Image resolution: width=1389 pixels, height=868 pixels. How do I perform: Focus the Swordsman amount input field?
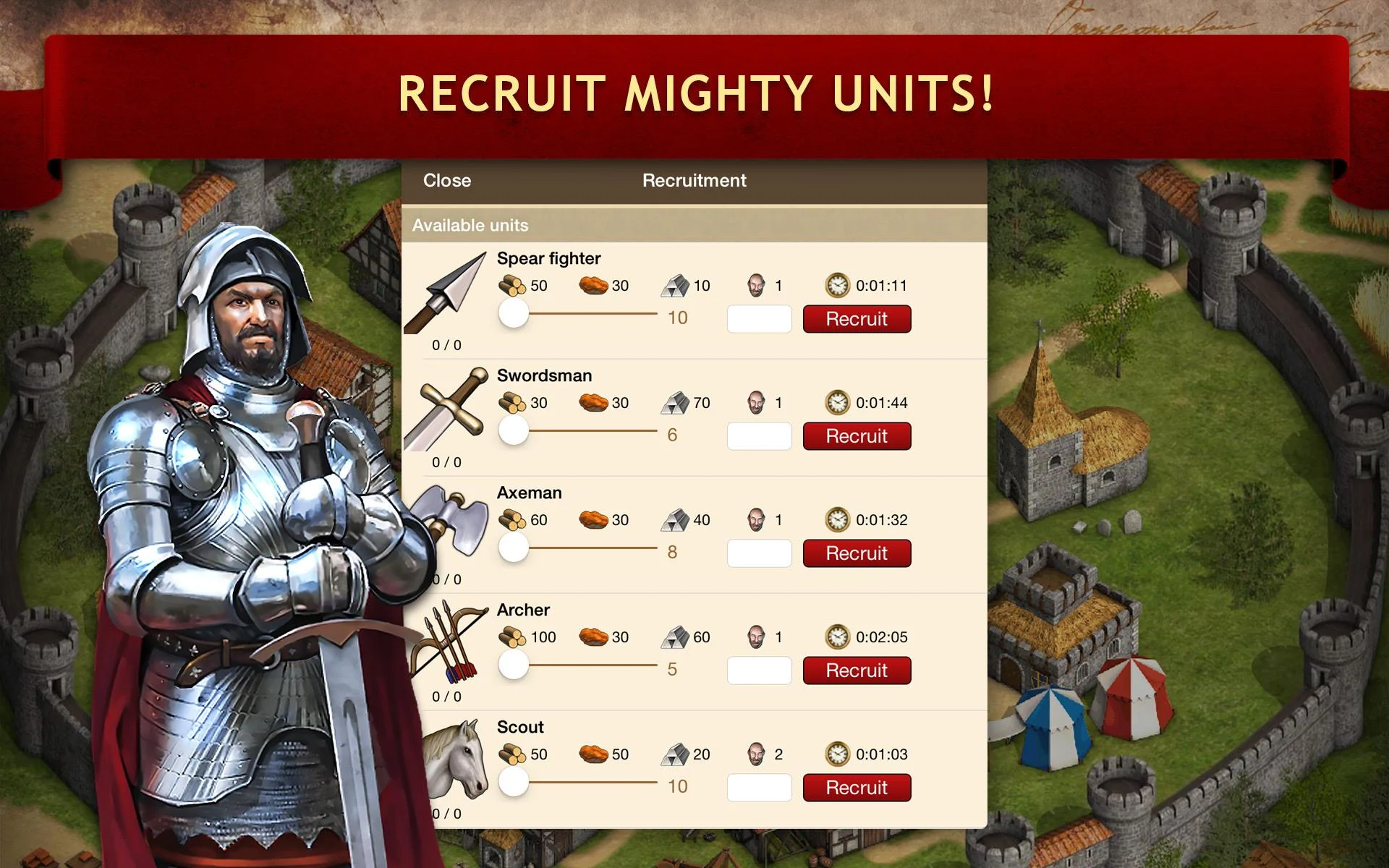tap(759, 436)
